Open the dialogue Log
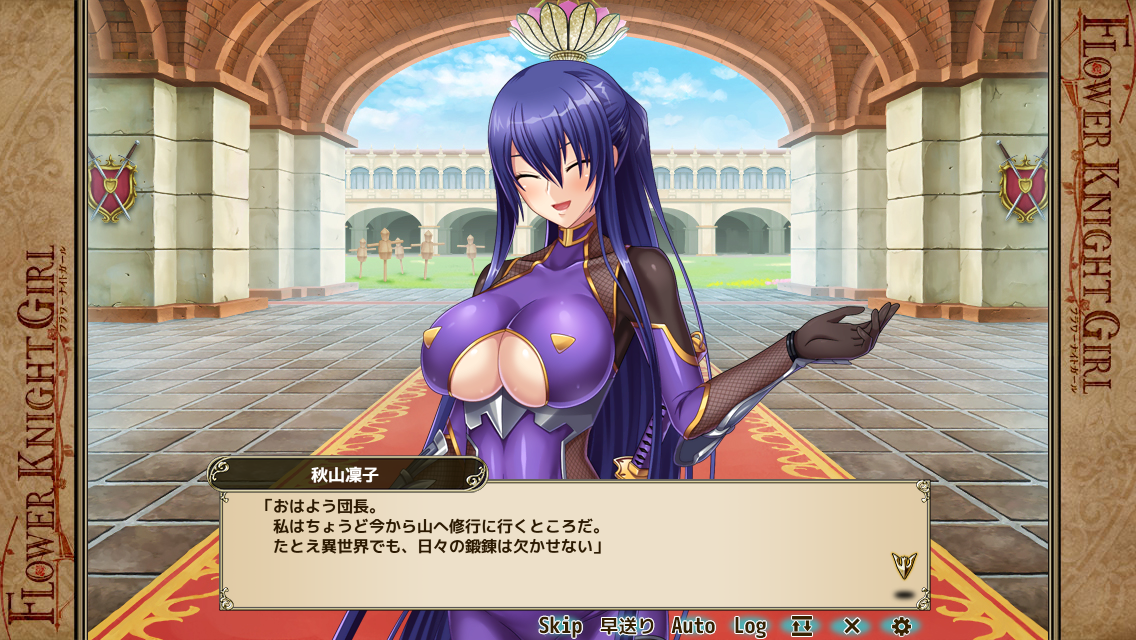 750,626
